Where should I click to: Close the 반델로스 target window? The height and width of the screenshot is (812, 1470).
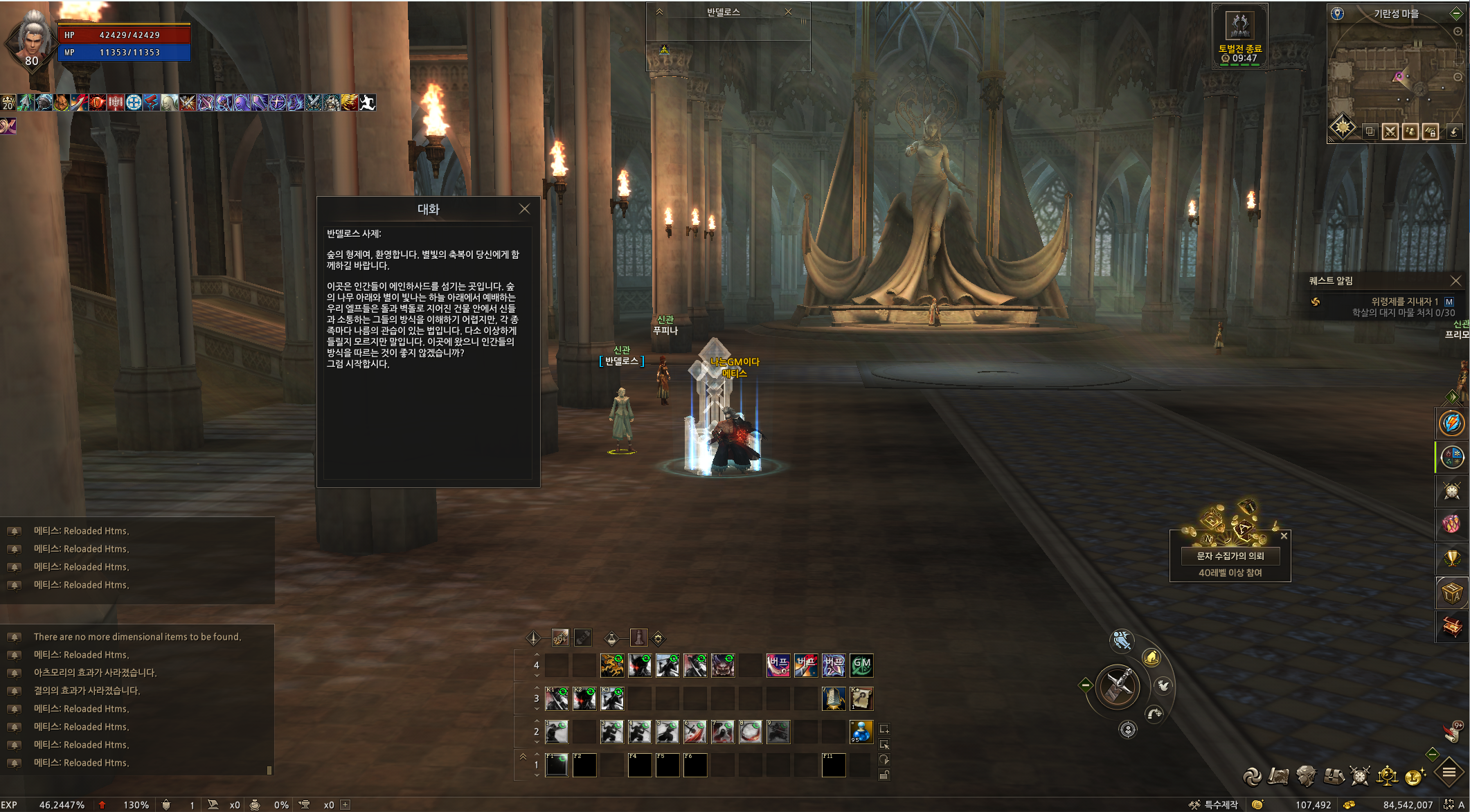pos(788,12)
